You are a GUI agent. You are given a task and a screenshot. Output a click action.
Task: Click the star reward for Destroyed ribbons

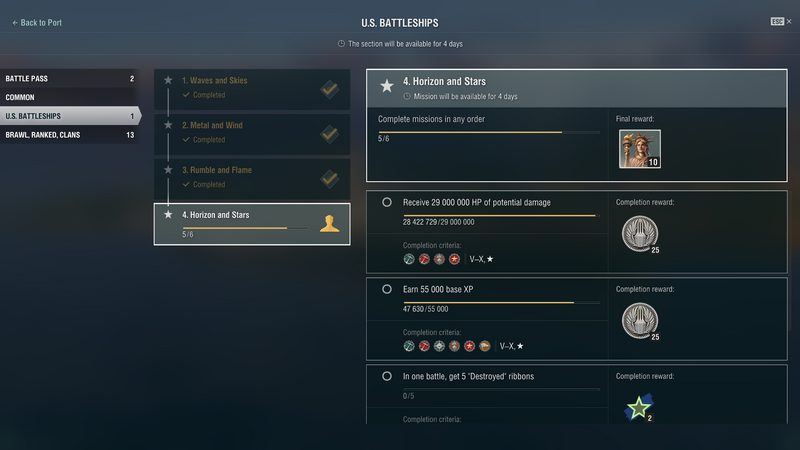tap(637, 407)
